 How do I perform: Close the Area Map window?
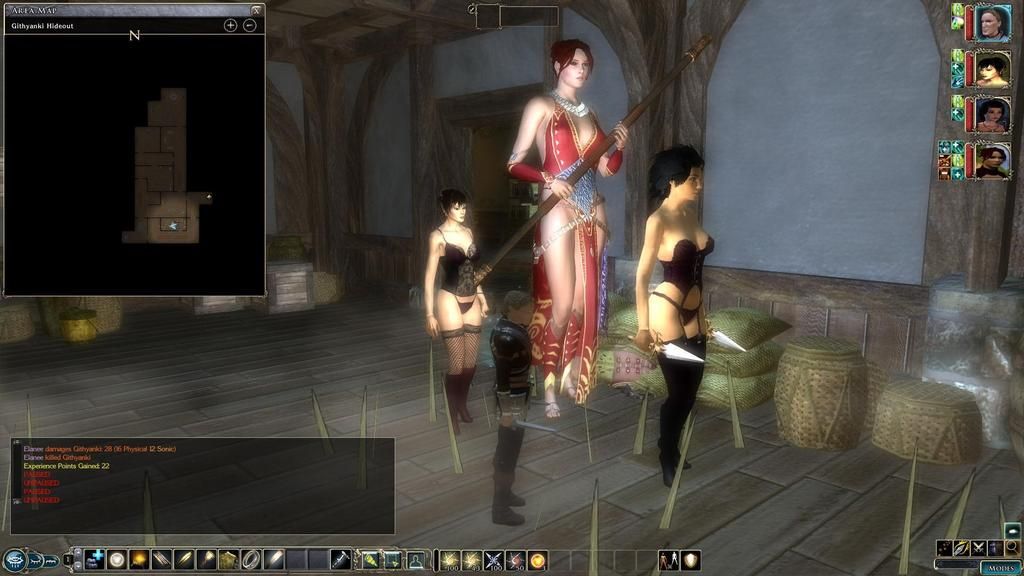tap(257, 10)
